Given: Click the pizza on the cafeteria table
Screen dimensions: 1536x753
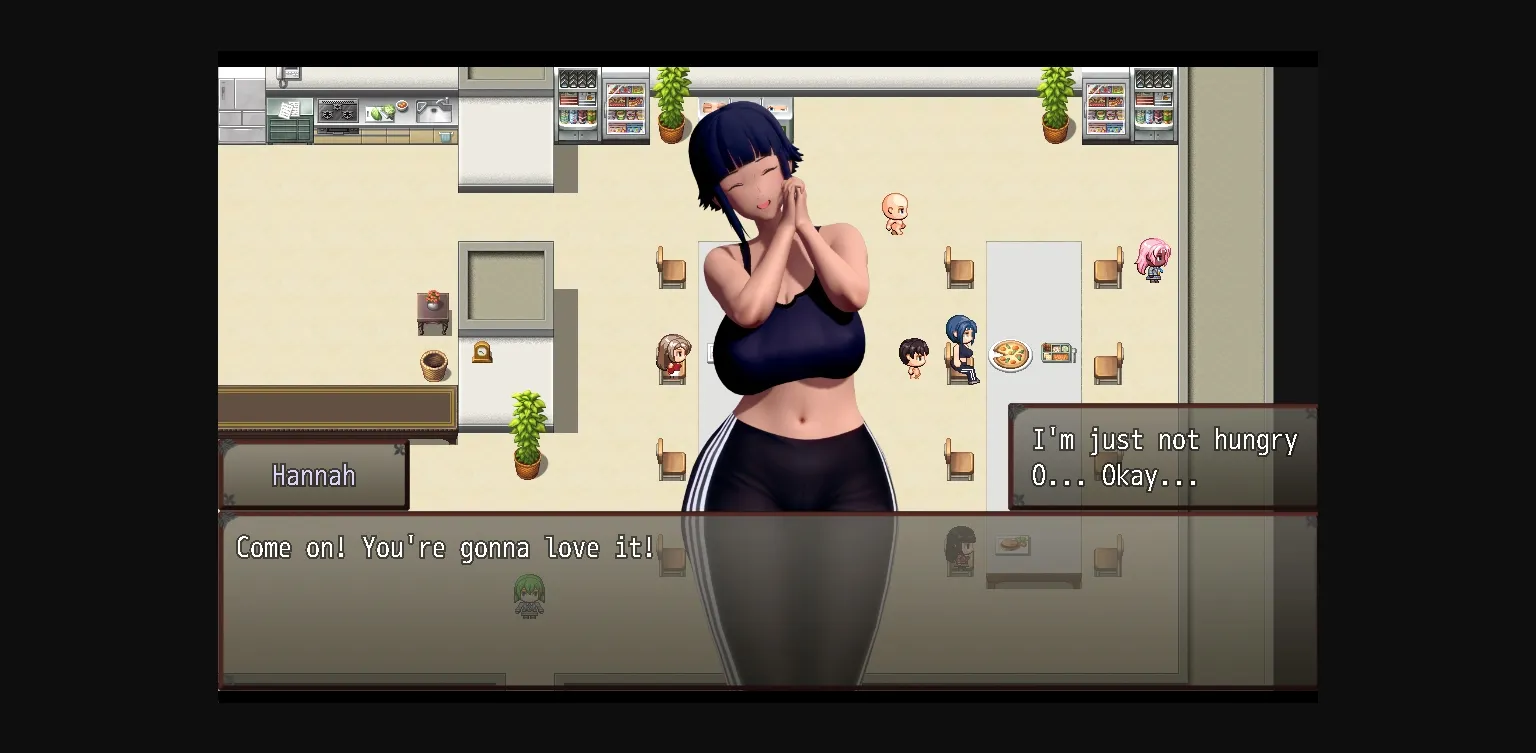Looking at the screenshot, I should (x=1008, y=354).
